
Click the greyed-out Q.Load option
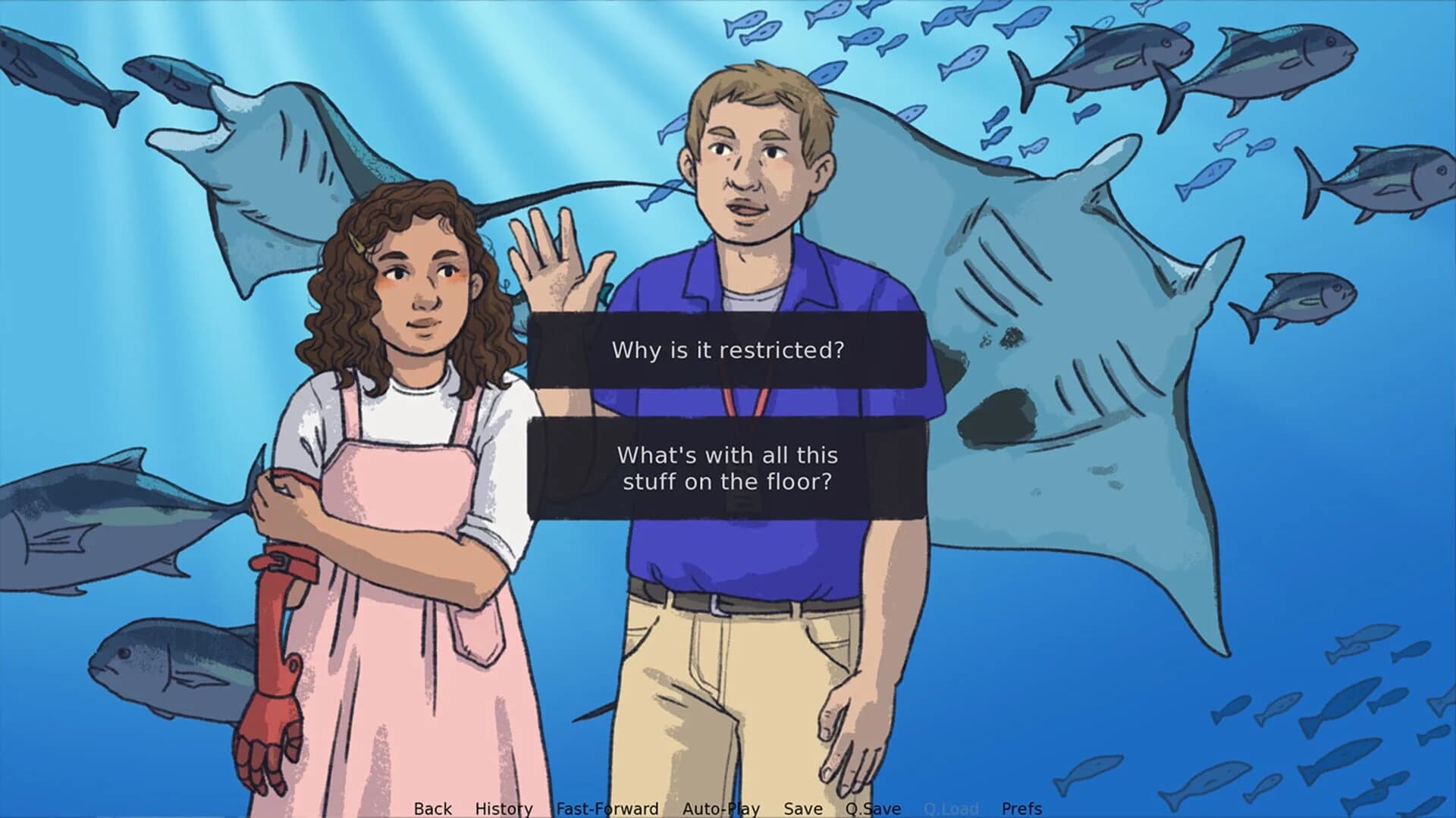951,809
